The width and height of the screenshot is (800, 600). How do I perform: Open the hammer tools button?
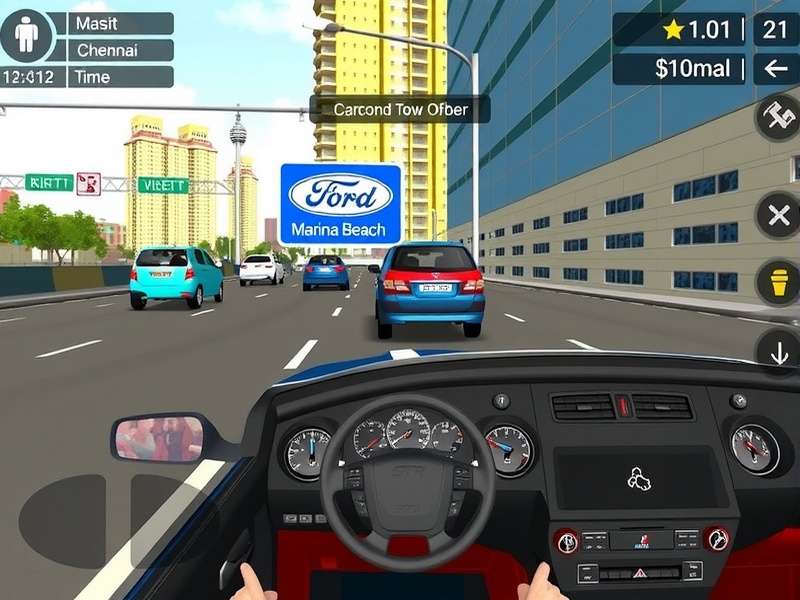pos(778,120)
